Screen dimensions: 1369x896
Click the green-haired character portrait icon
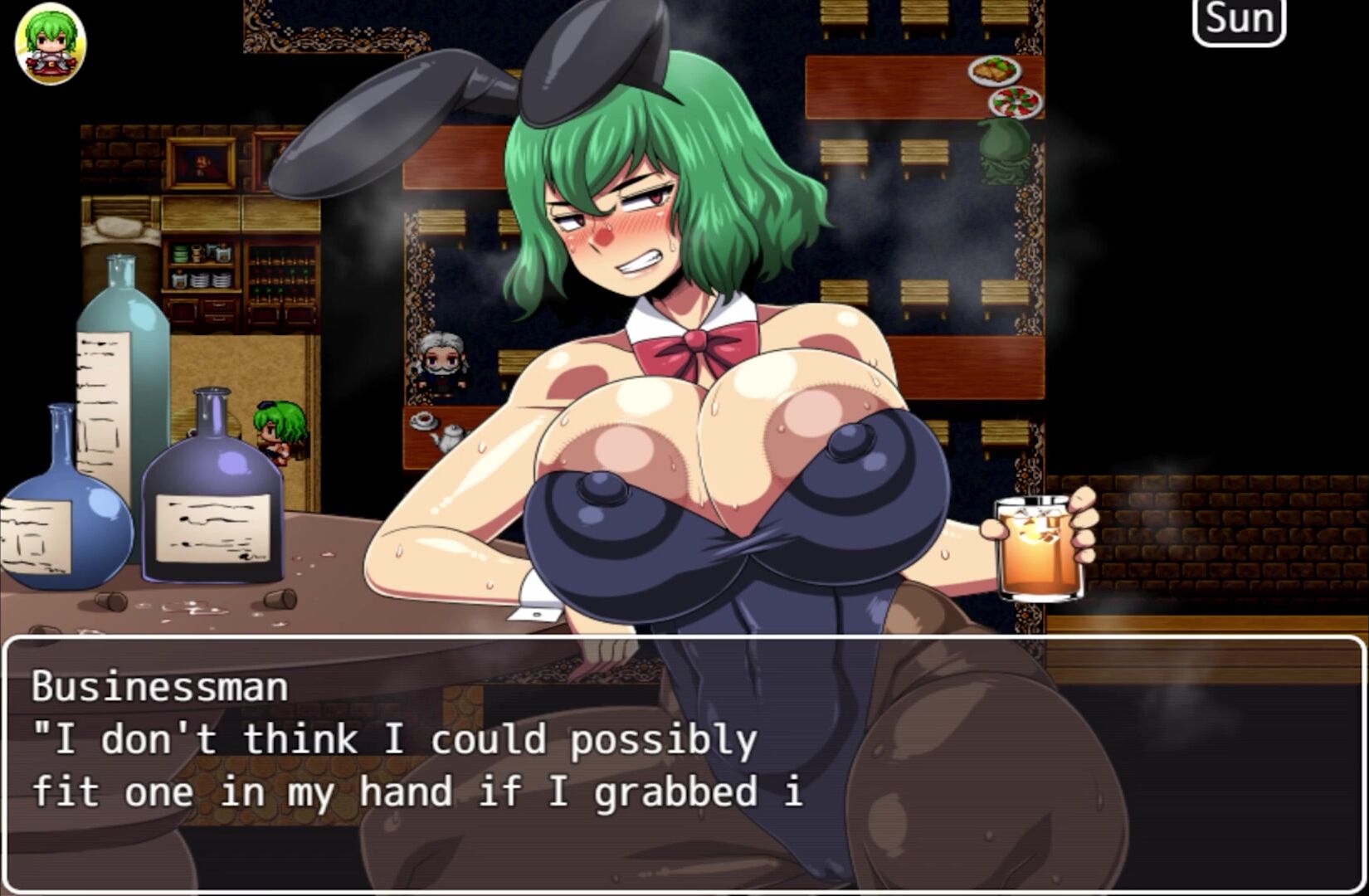click(x=51, y=43)
